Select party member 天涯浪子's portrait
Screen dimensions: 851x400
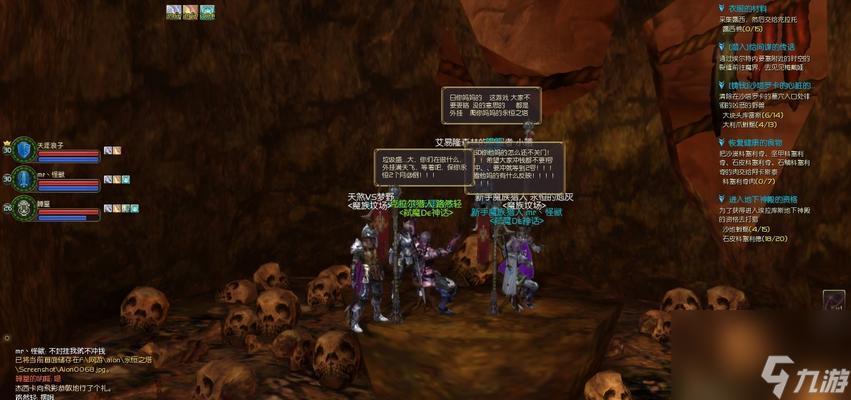pyautogui.click(x=23, y=150)
